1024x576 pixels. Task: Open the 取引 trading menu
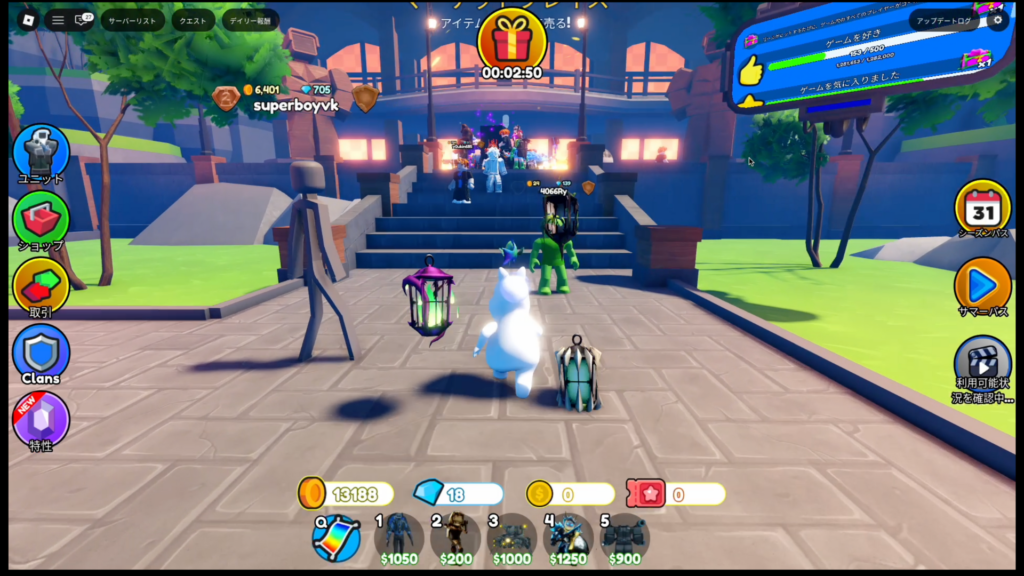coord(41,286)
